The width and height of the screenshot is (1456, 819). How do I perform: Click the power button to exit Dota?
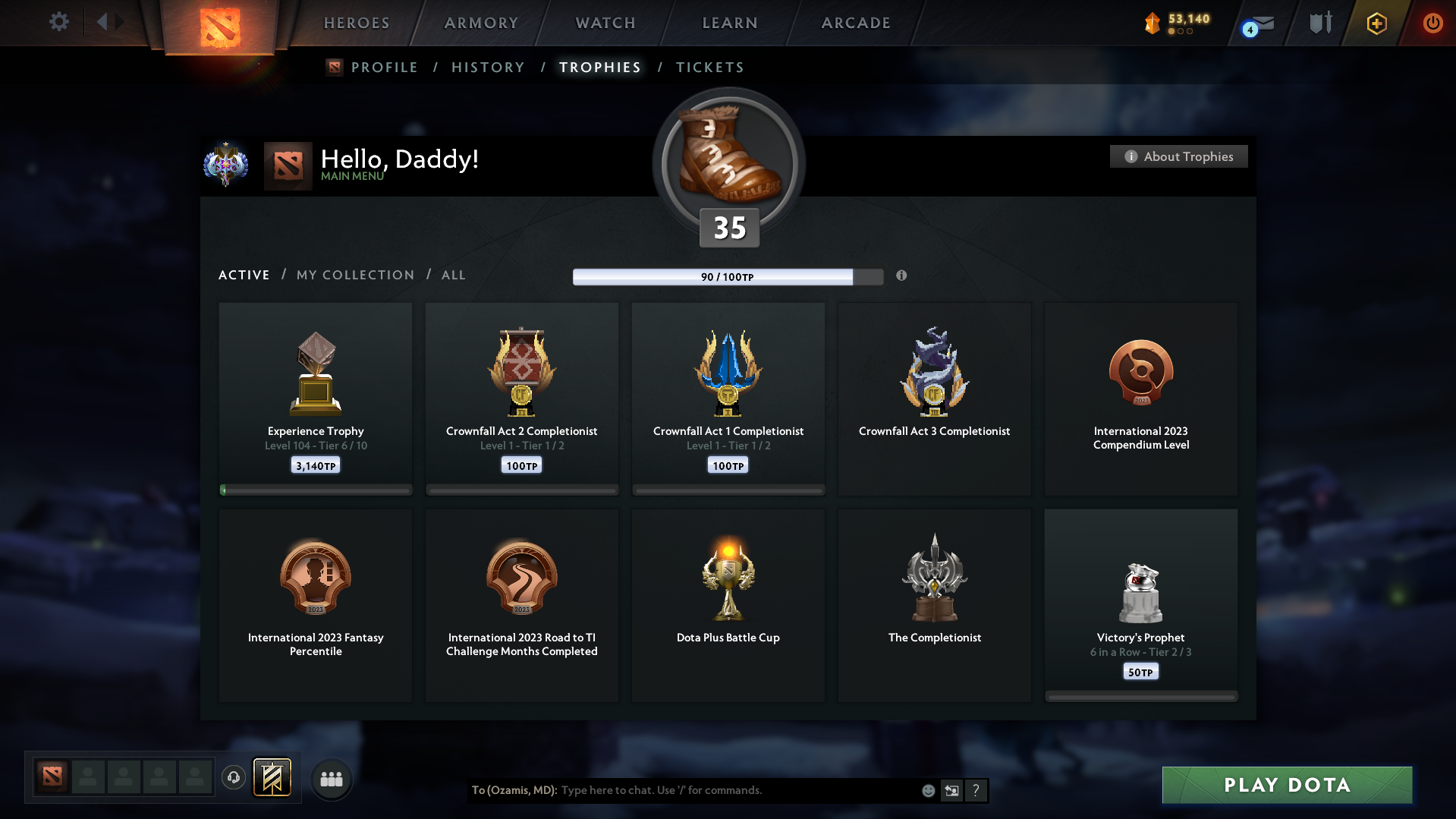[1432, 23]
